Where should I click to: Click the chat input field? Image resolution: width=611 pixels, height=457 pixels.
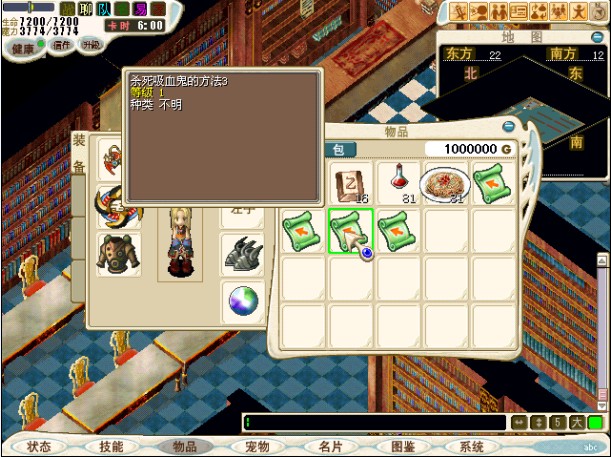[374, 423]
